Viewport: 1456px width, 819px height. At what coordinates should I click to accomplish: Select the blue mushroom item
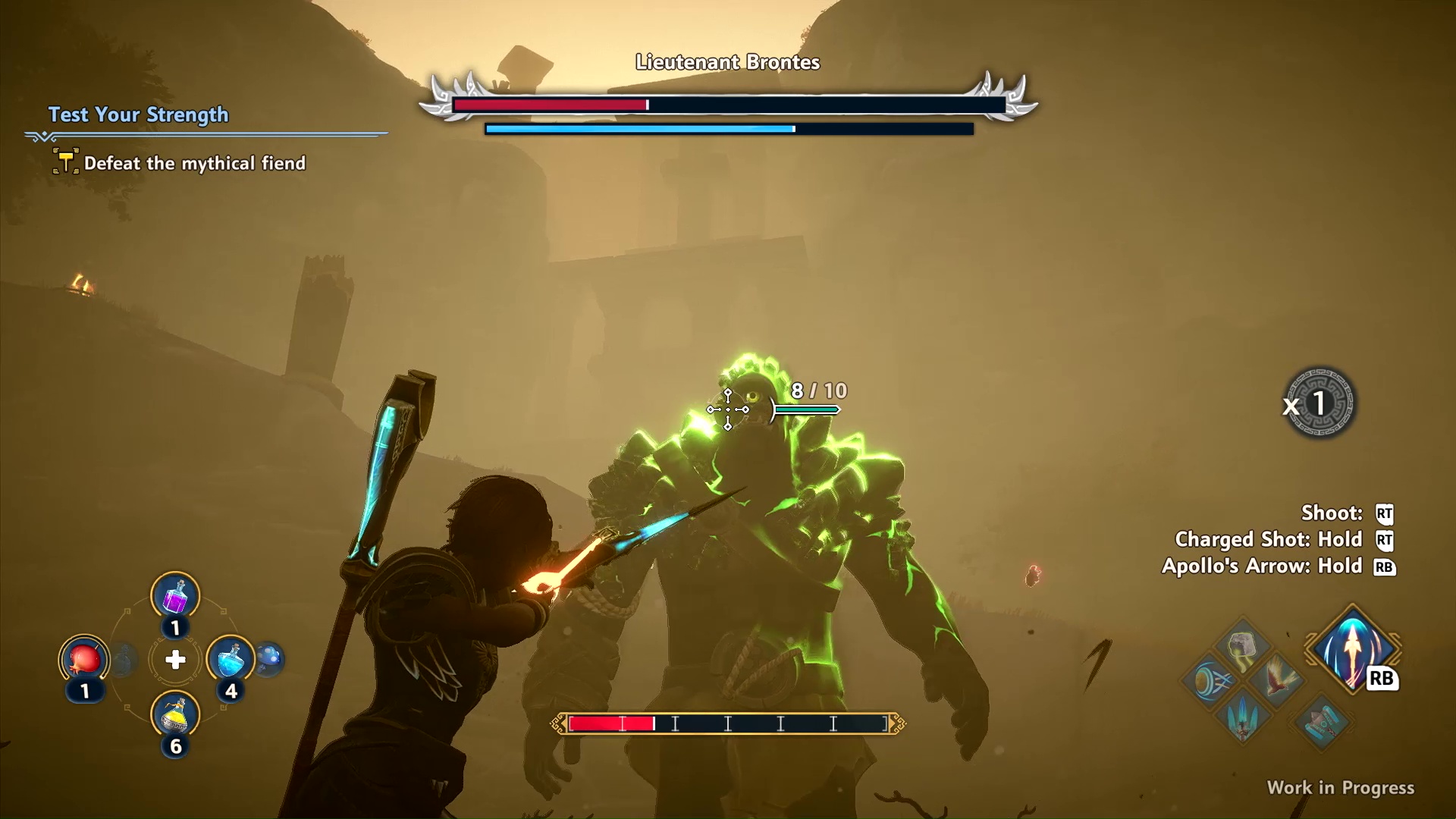[269, 658]
